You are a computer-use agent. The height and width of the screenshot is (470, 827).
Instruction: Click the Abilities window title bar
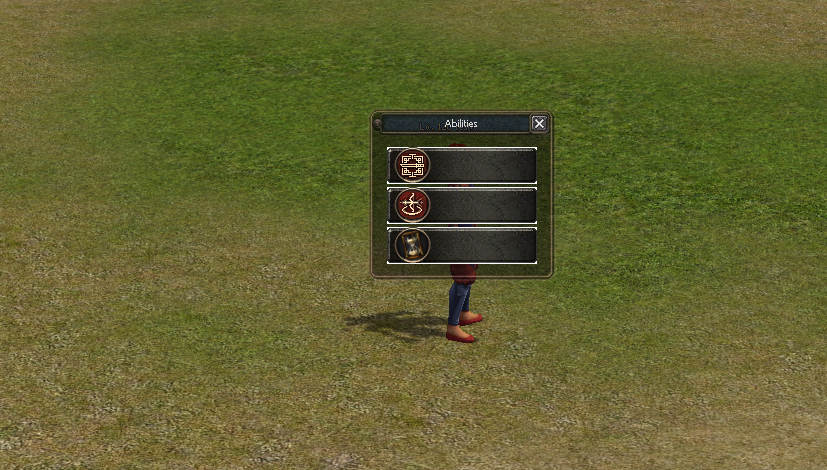point(460,124)
